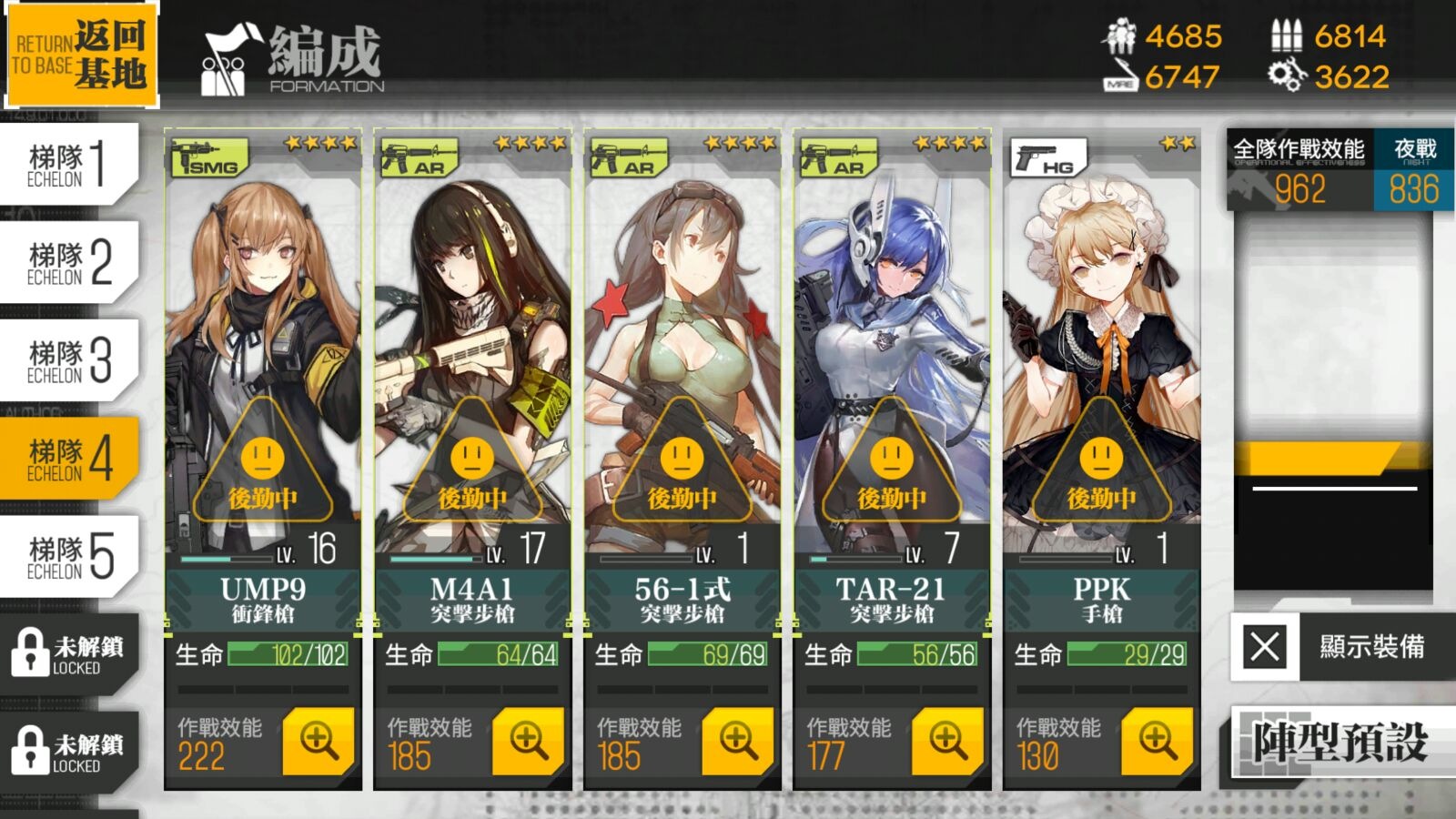Open the 陣型預設 formation preset

coord(1340,743)
